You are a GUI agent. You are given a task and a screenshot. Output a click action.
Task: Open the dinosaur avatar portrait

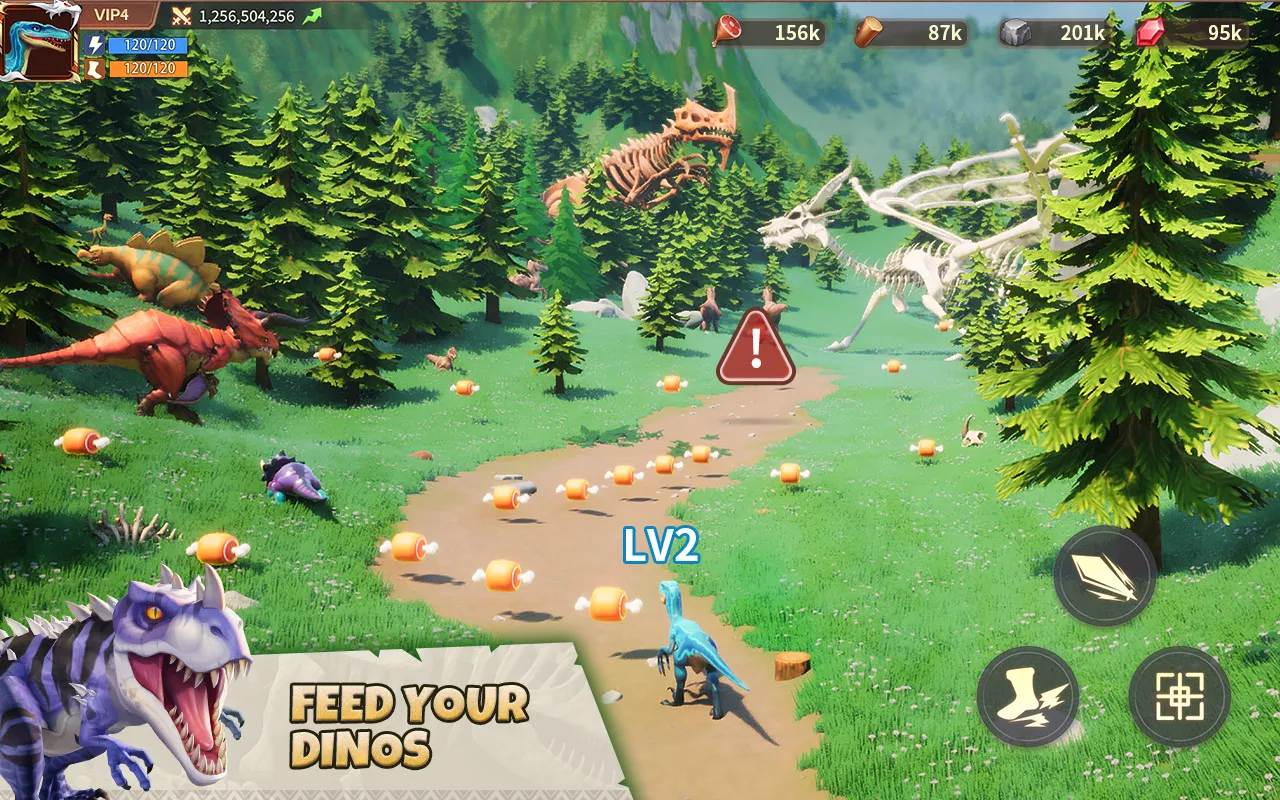click(x=40, y=45)
